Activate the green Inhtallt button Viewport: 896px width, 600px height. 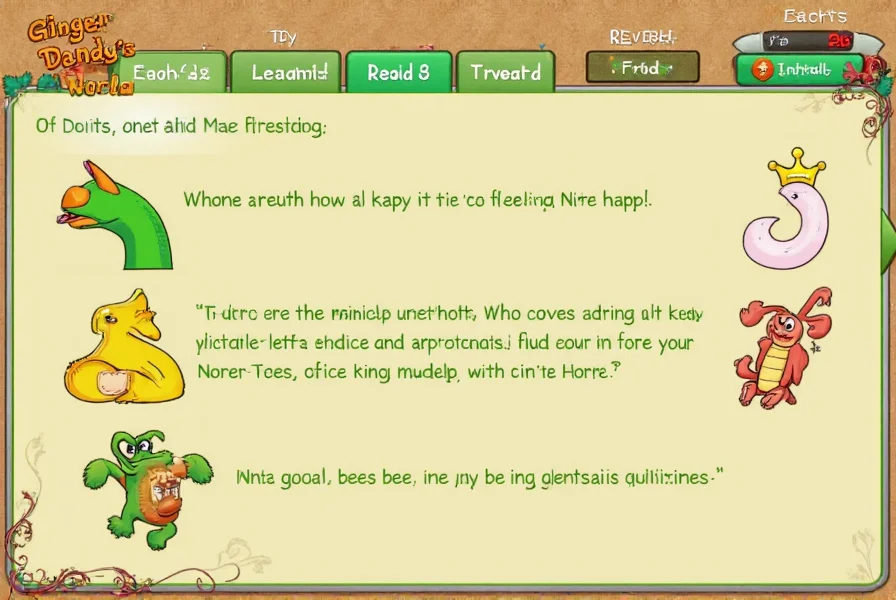point(799,69)
